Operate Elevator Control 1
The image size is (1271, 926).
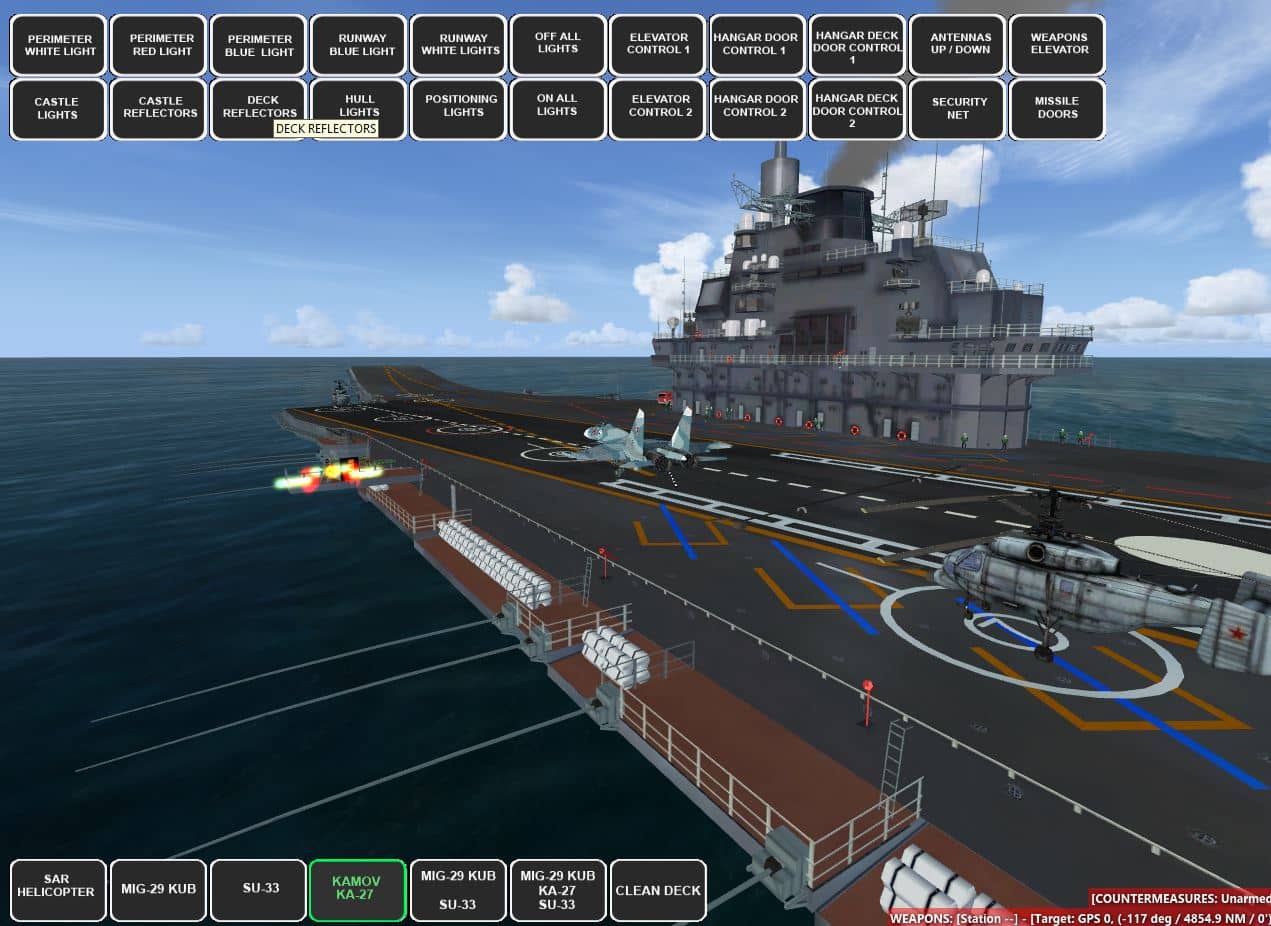coord(658,45)
